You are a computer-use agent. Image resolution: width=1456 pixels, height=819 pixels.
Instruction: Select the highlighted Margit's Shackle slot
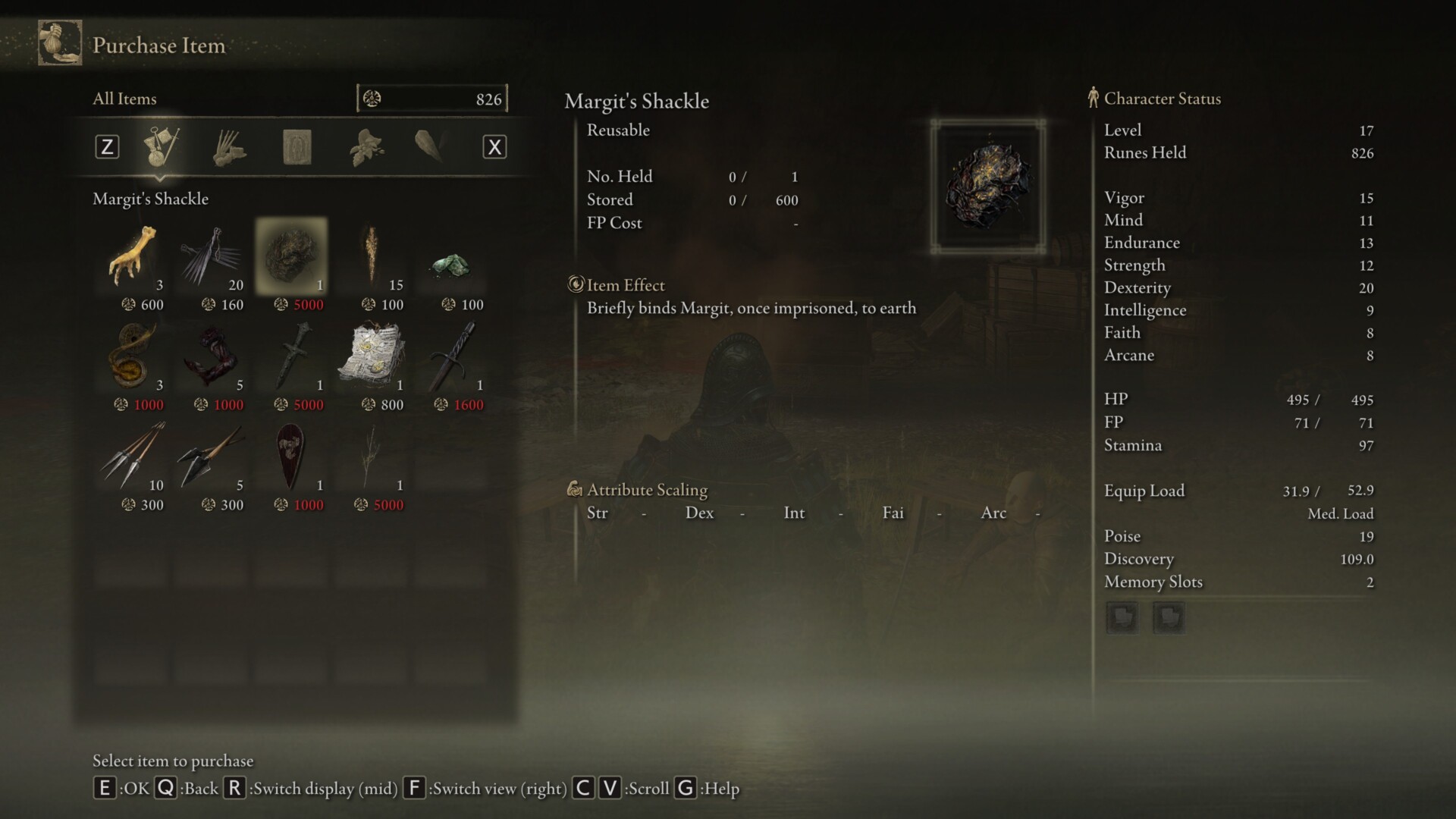tap(292, 258)
